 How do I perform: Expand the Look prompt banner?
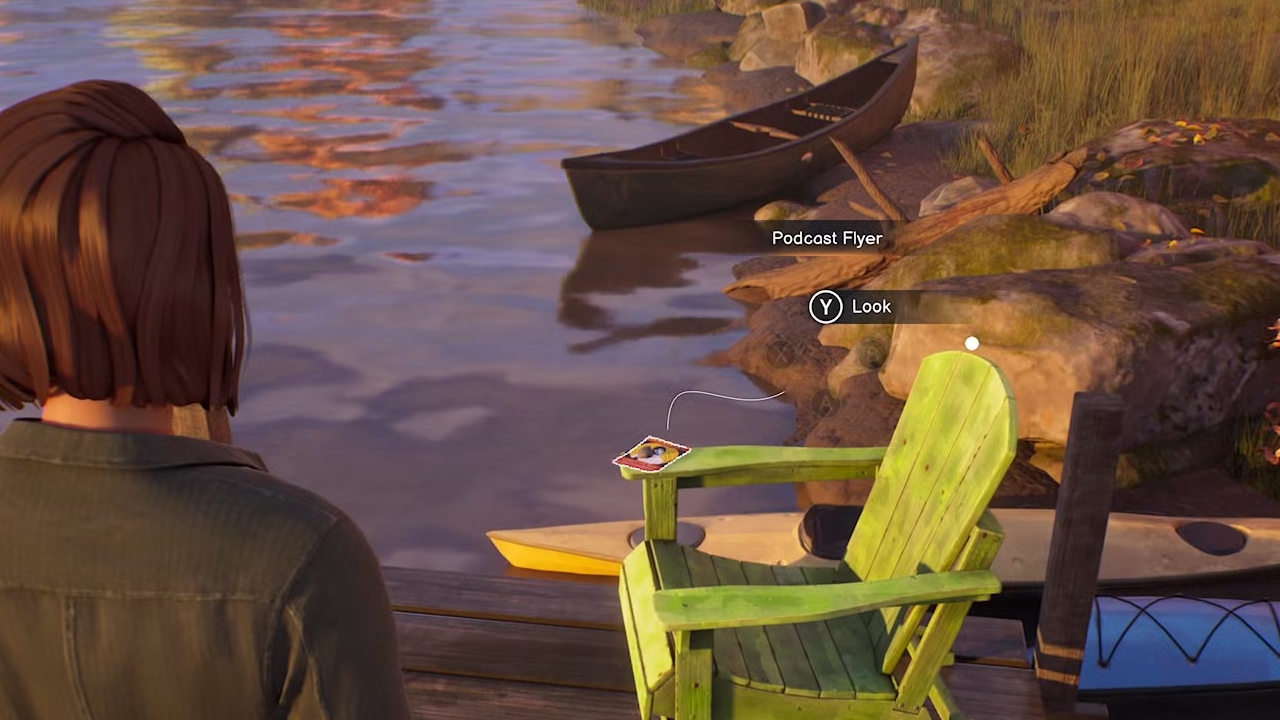click(x=880, y=307)
